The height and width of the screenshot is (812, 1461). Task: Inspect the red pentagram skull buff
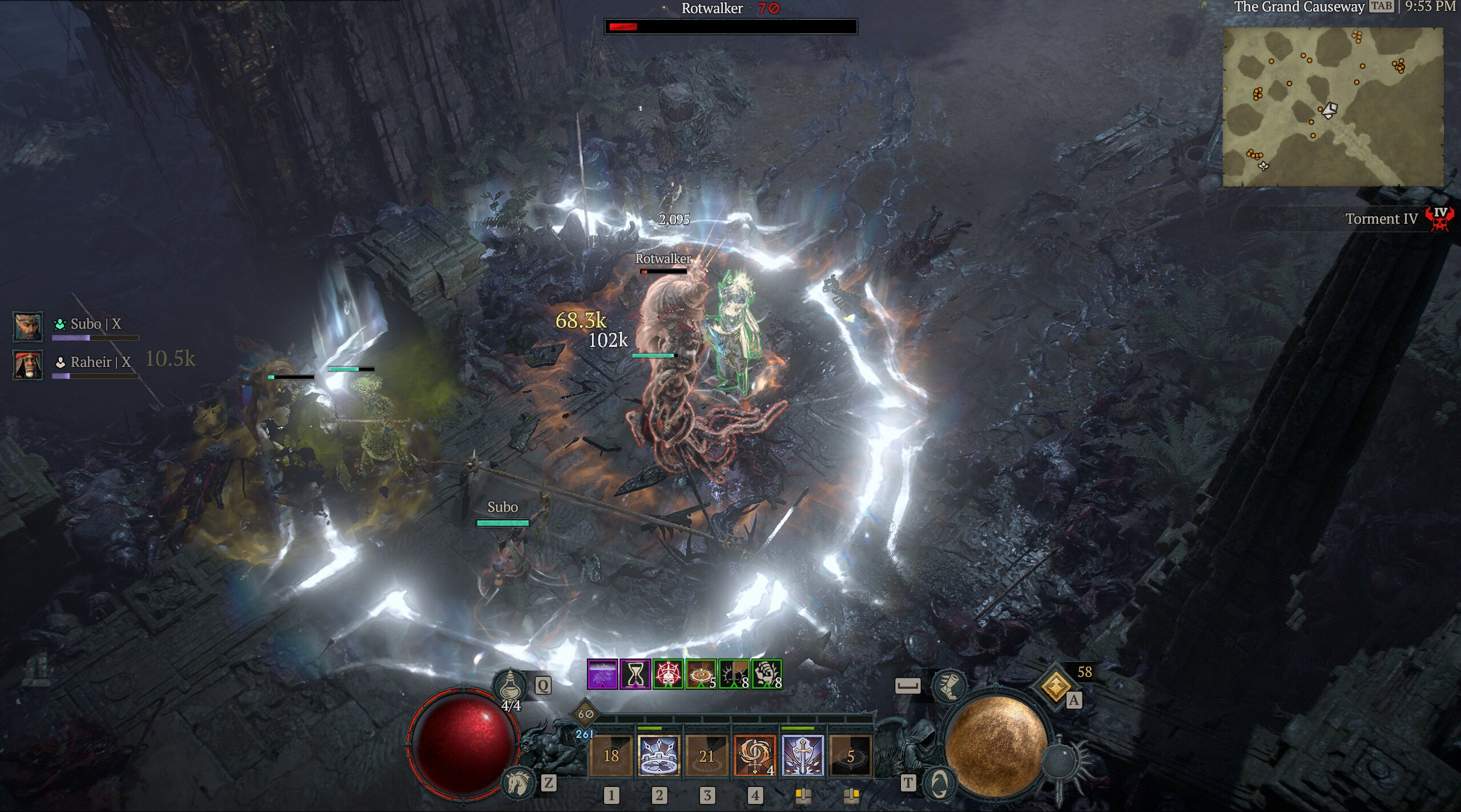tap(667, 674)
